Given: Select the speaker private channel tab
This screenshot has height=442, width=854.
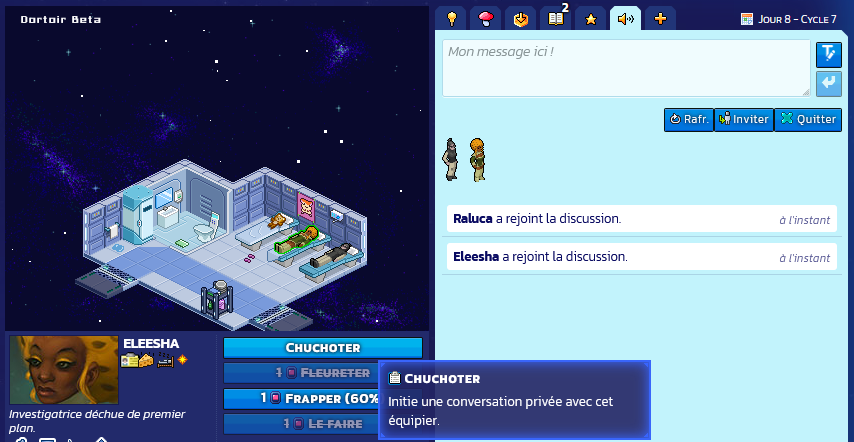Looking at the screenshot, I should 625,18.
